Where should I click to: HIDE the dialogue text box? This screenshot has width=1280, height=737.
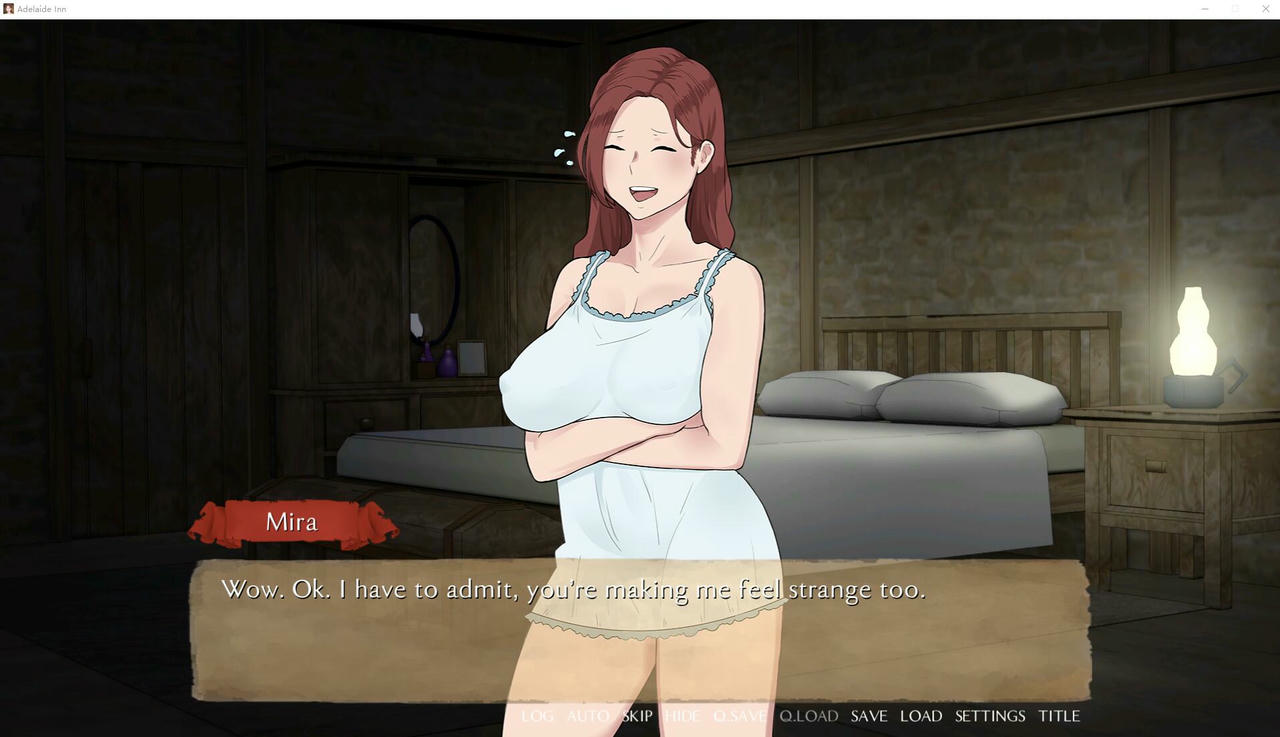point(681,716)
